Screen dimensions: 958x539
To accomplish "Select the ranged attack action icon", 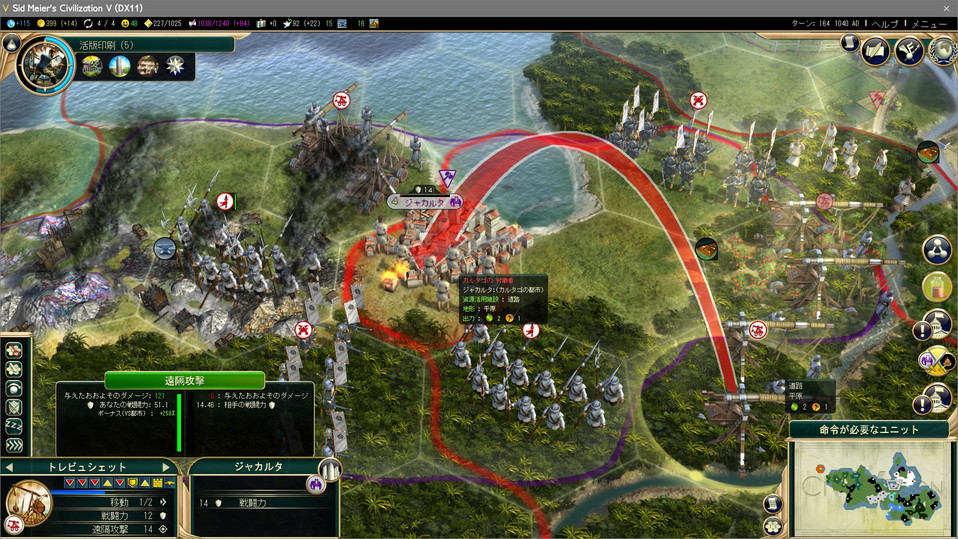I will [x=14, y=350].
